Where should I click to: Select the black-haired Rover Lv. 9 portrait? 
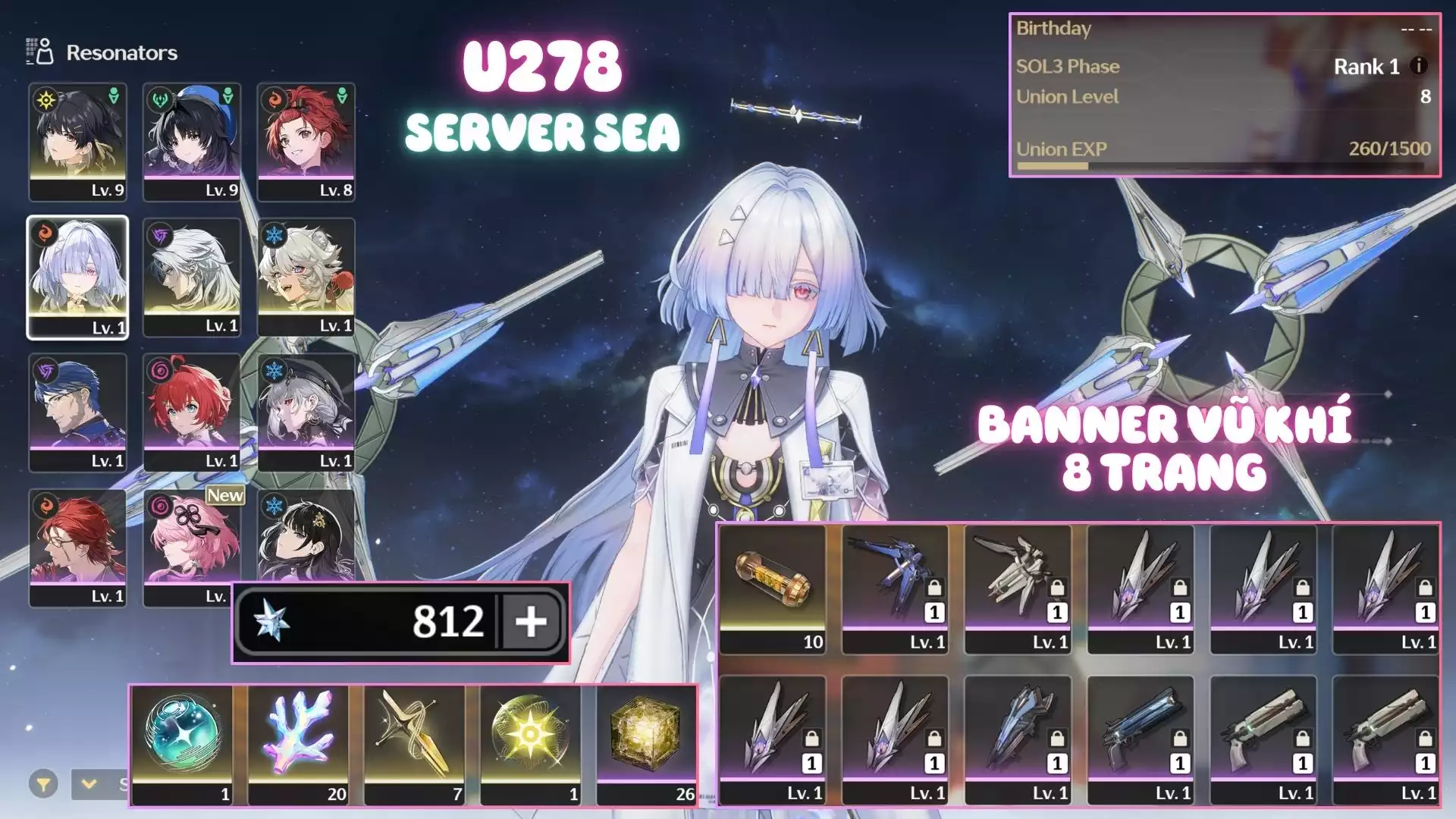point(77,142)
